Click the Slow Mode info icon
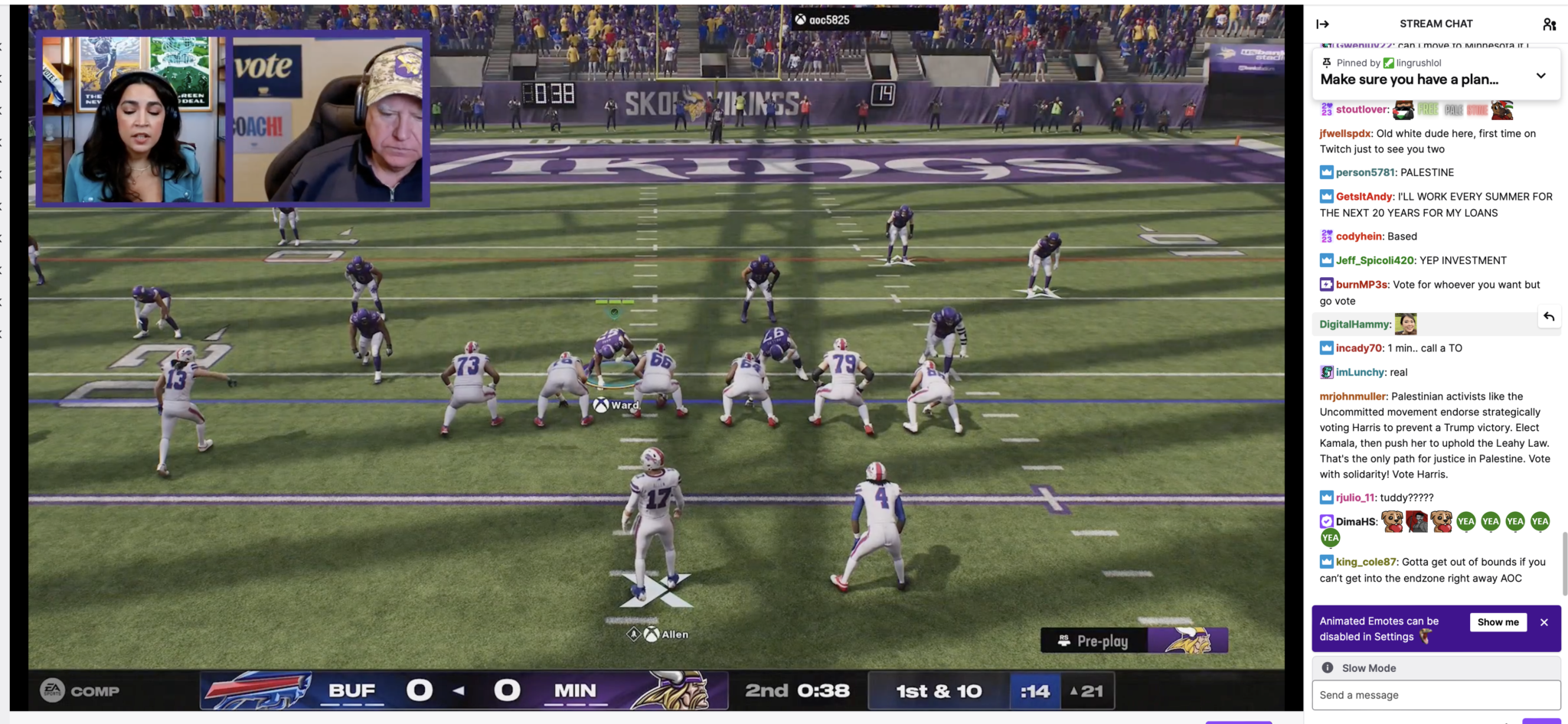 pyautogui.click(x=1328, y=667)
